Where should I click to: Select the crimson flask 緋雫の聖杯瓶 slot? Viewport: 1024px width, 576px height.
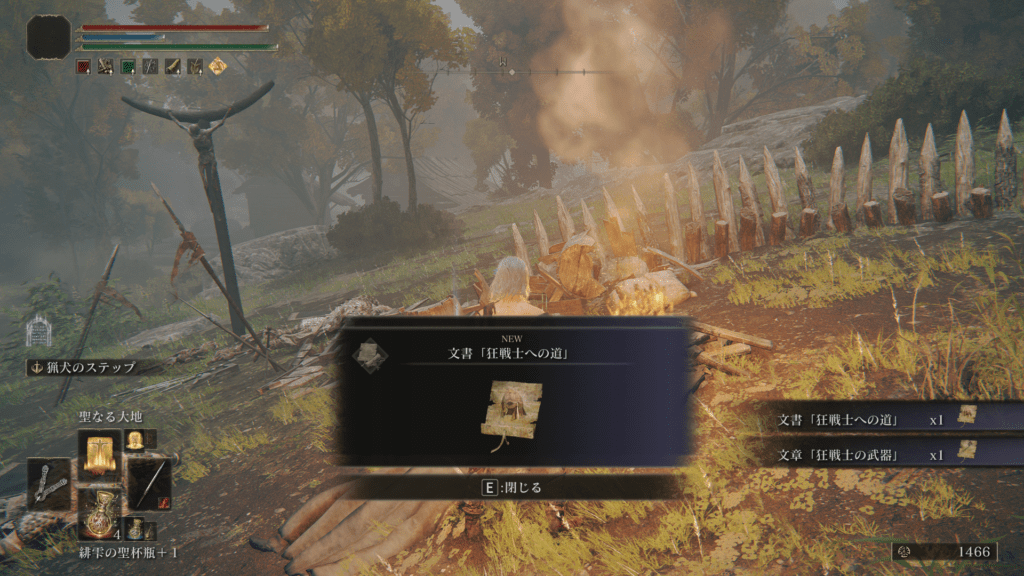click(100, 513)
